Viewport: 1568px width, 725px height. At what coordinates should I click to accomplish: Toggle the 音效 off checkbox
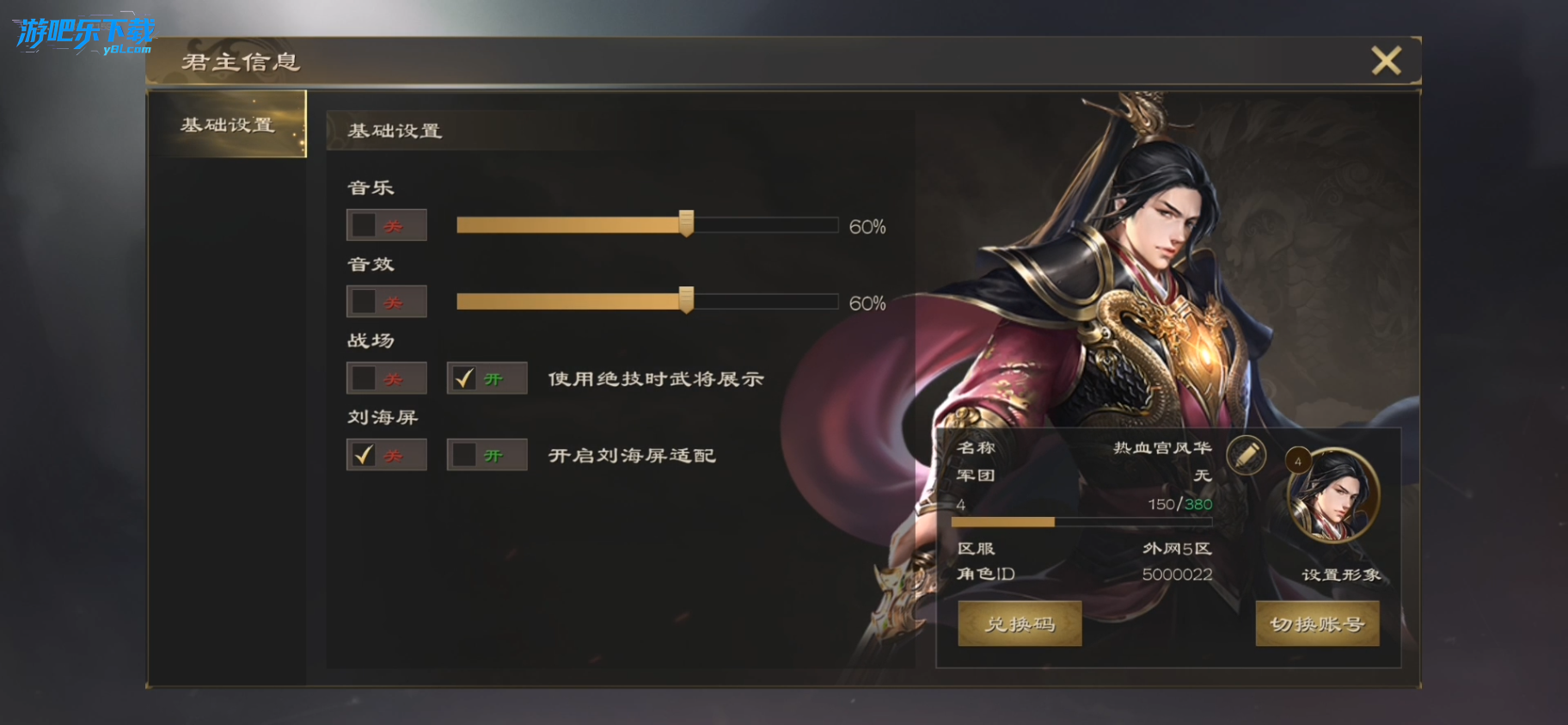click(364, 302)
